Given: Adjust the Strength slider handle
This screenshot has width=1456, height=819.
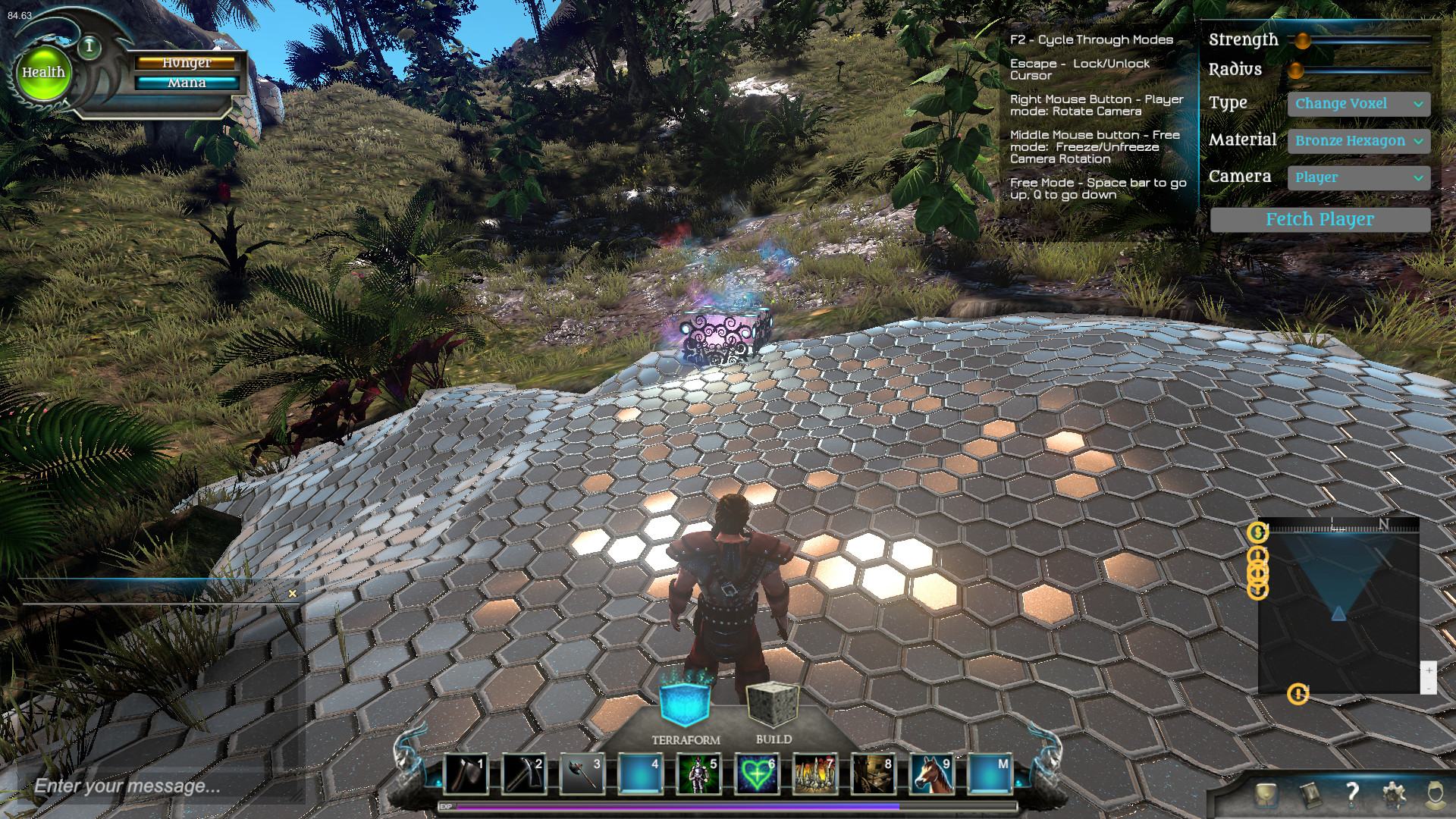Looking at the screenshot, I should [1302, 40].
